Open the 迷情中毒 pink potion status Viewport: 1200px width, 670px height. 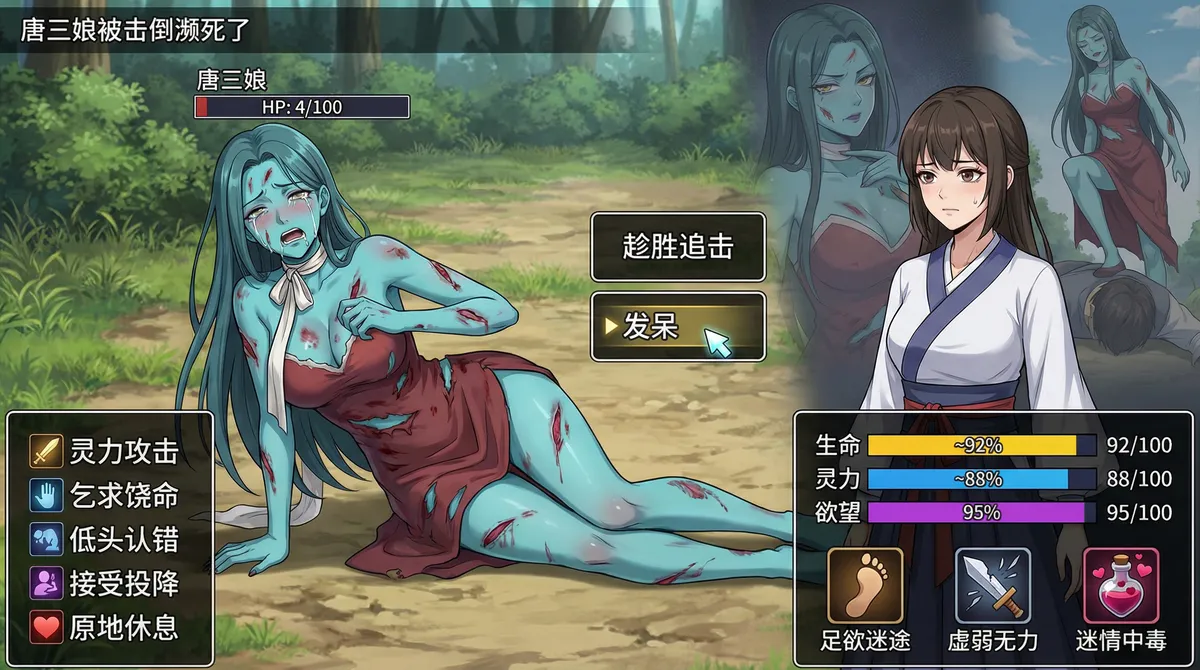(x=1120, y=586)
